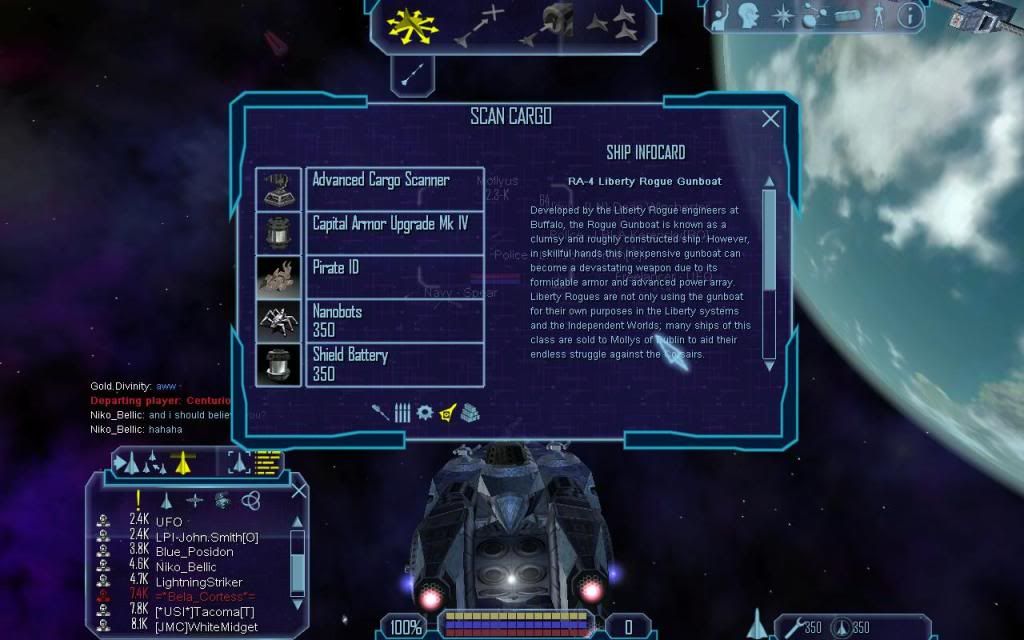Viewport: 1024px width, 640px height.
Task: Activate the Join Formation maneuver icon
Action: click(611, 25)
